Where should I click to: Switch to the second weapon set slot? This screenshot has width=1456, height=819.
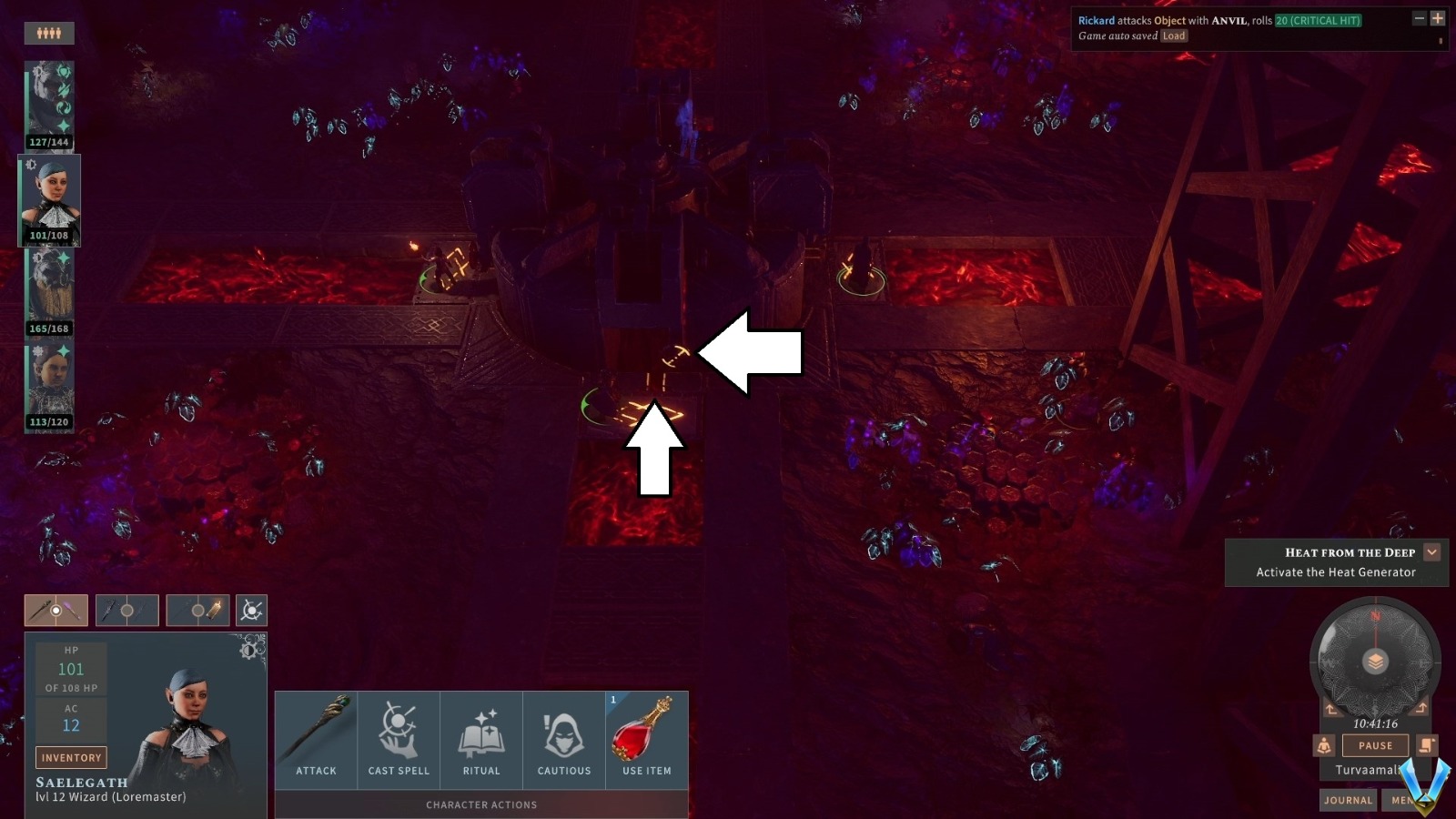coord(127,611)
